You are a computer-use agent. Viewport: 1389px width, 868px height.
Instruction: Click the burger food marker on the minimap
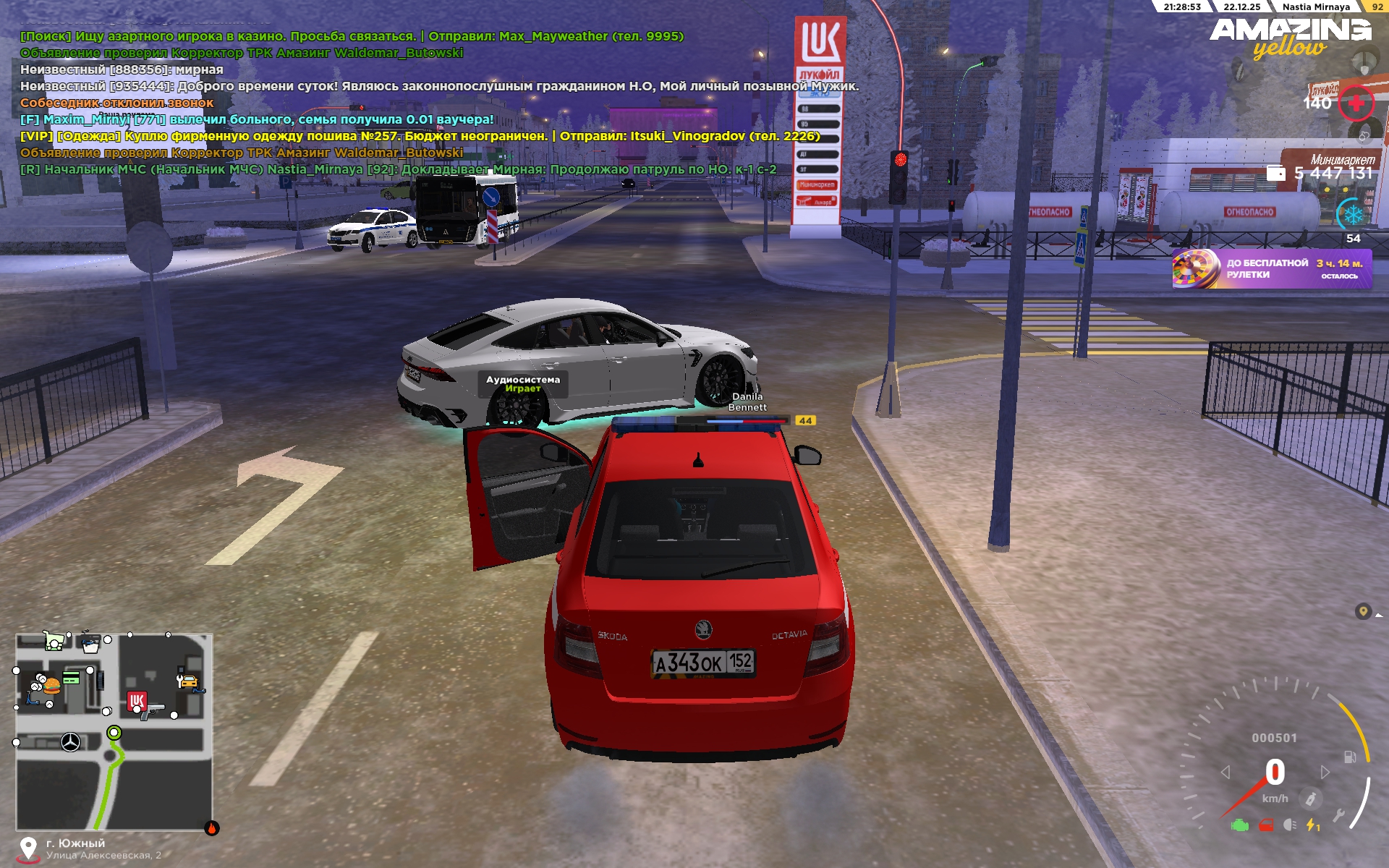click(51, 684)
